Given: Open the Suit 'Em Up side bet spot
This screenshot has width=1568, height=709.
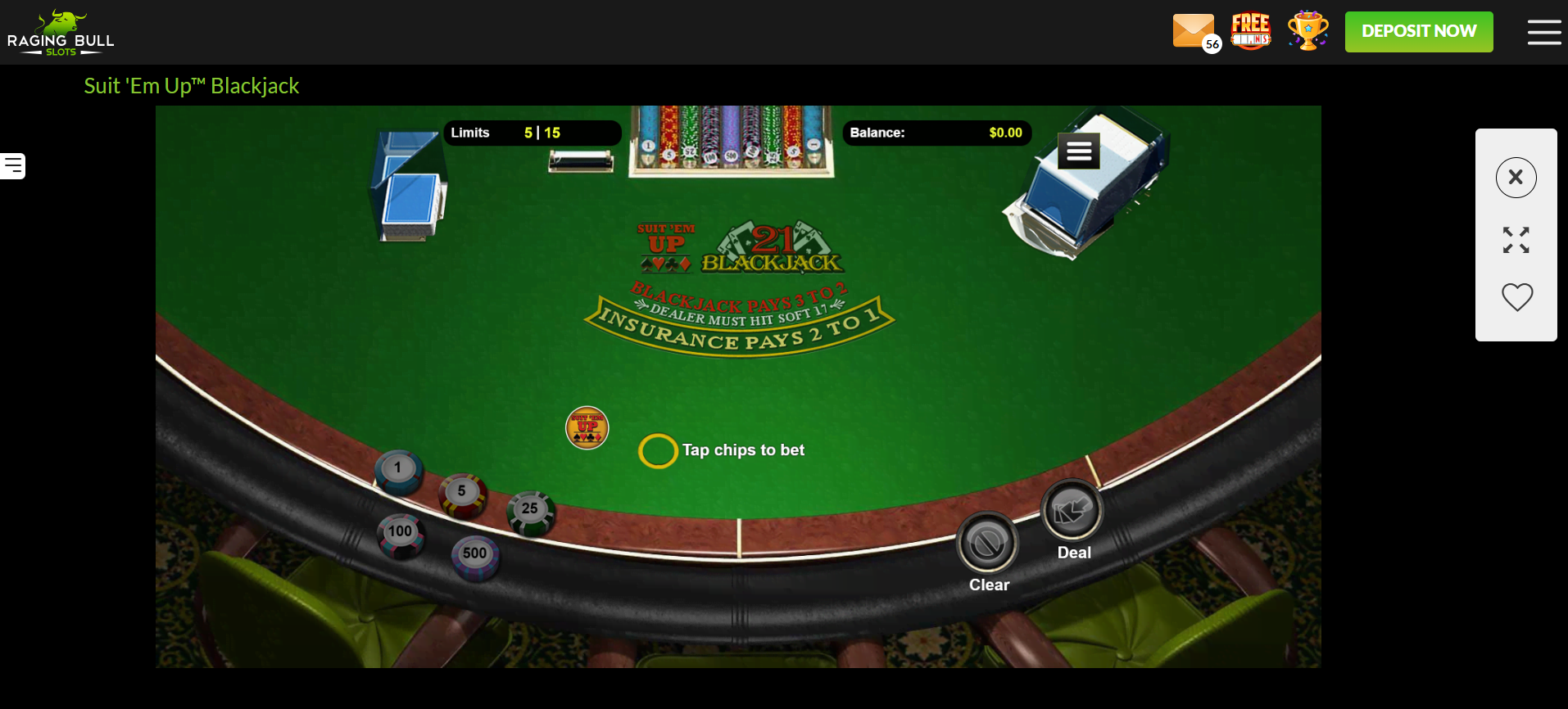Looking at the screenshot, I should [587, 427].
